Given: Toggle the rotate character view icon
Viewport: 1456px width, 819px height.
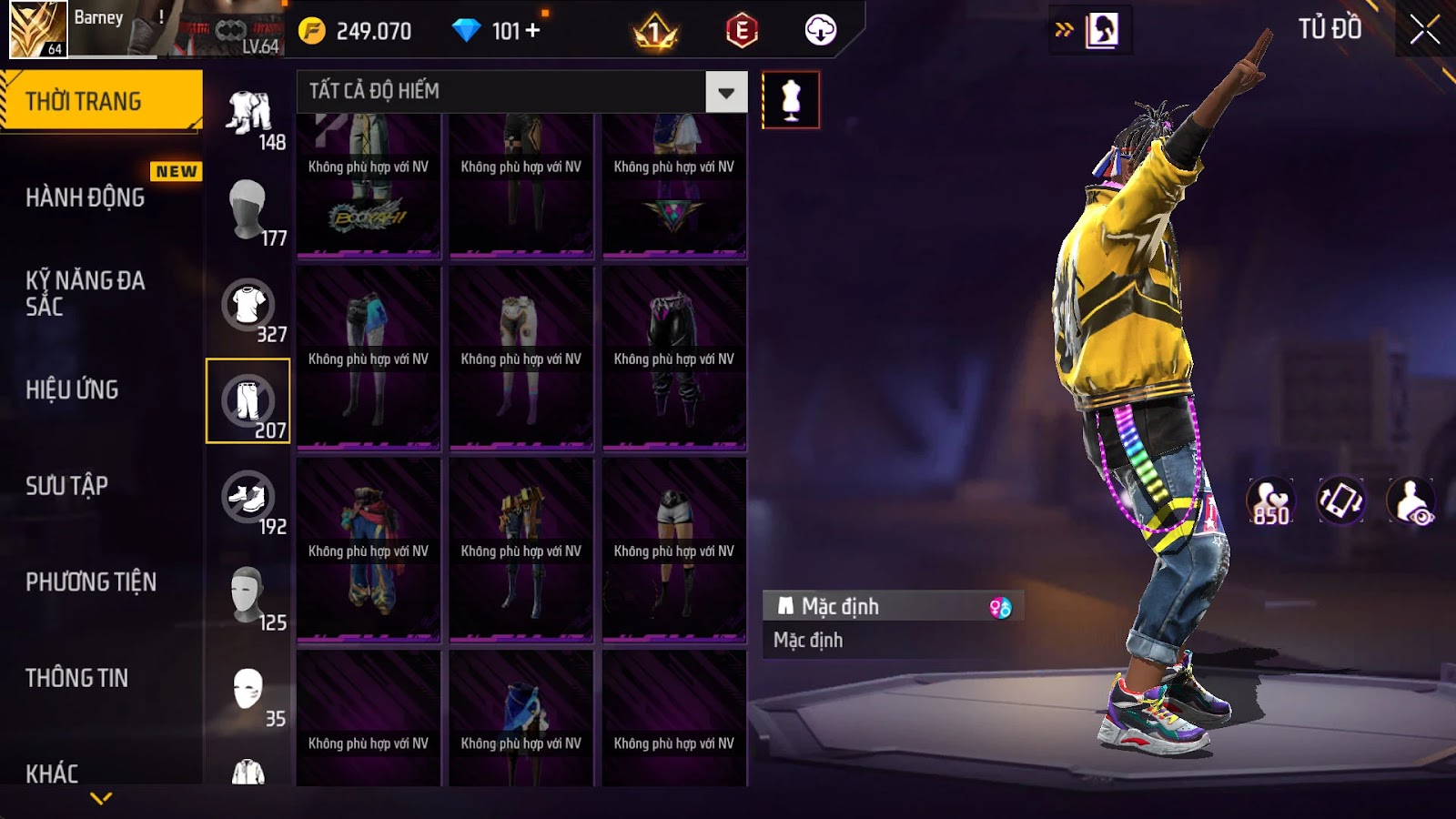Looking at the screenshot, I should pos(1340,500).
